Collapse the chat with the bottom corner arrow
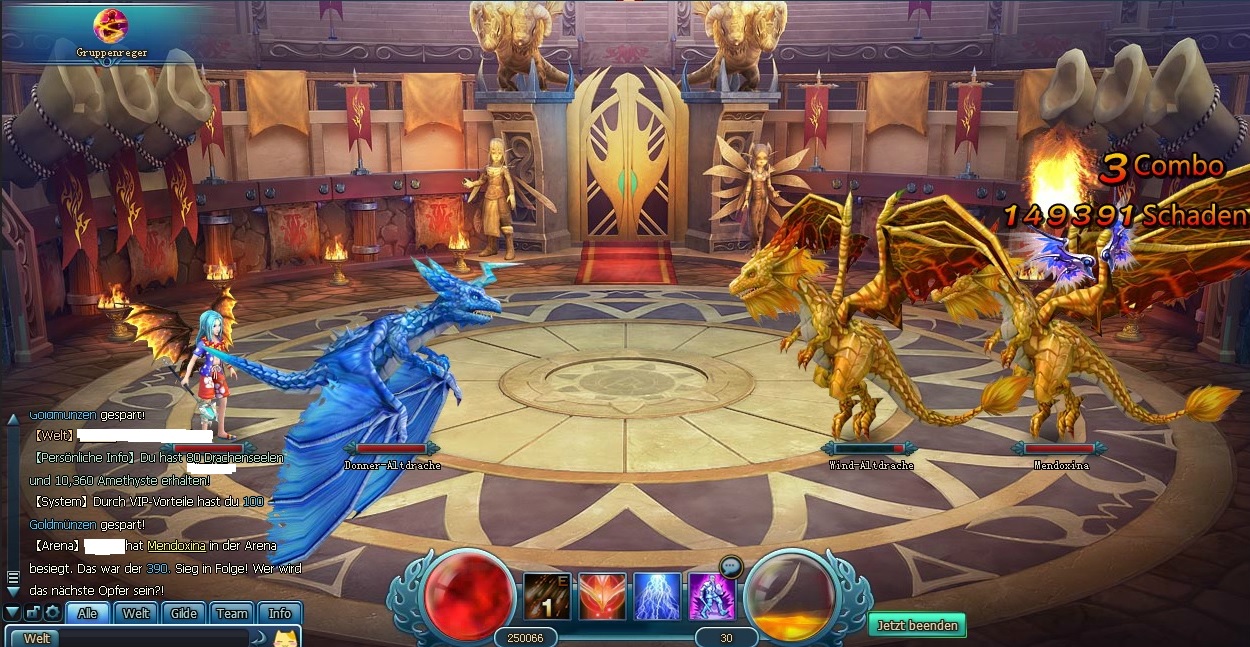The image size is (1250, 647). coord(12,612)
